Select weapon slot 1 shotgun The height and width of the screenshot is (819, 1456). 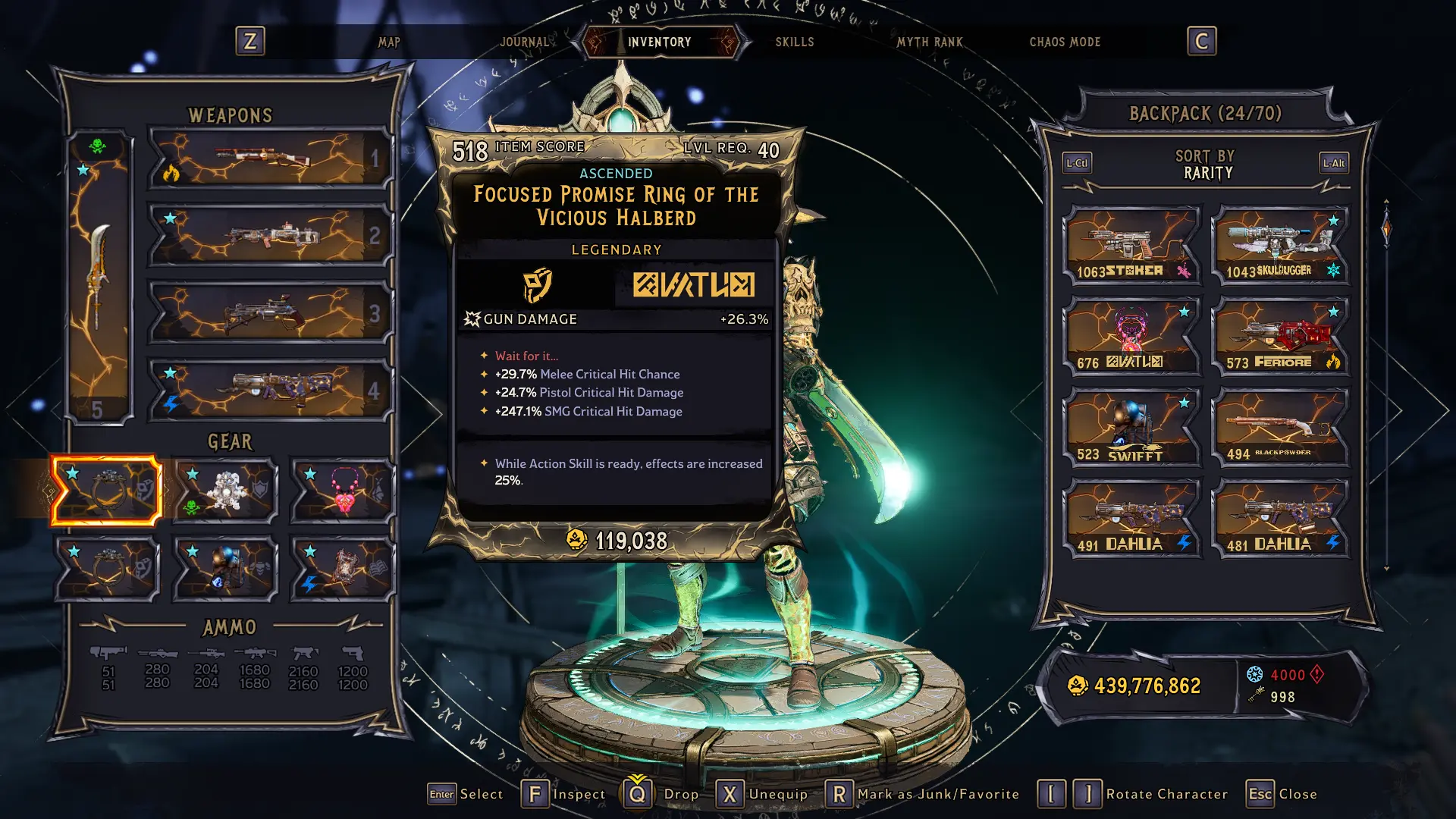(x=269, y=158)
